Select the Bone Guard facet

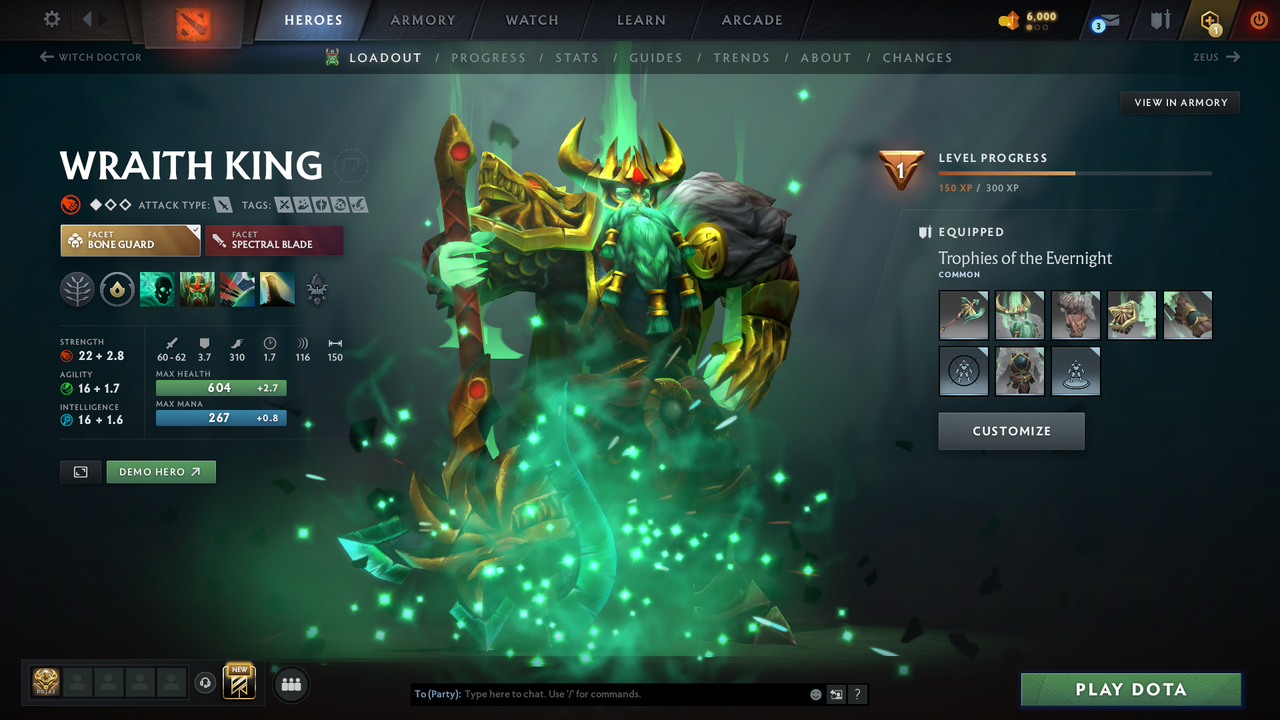[x=130, y=240]
